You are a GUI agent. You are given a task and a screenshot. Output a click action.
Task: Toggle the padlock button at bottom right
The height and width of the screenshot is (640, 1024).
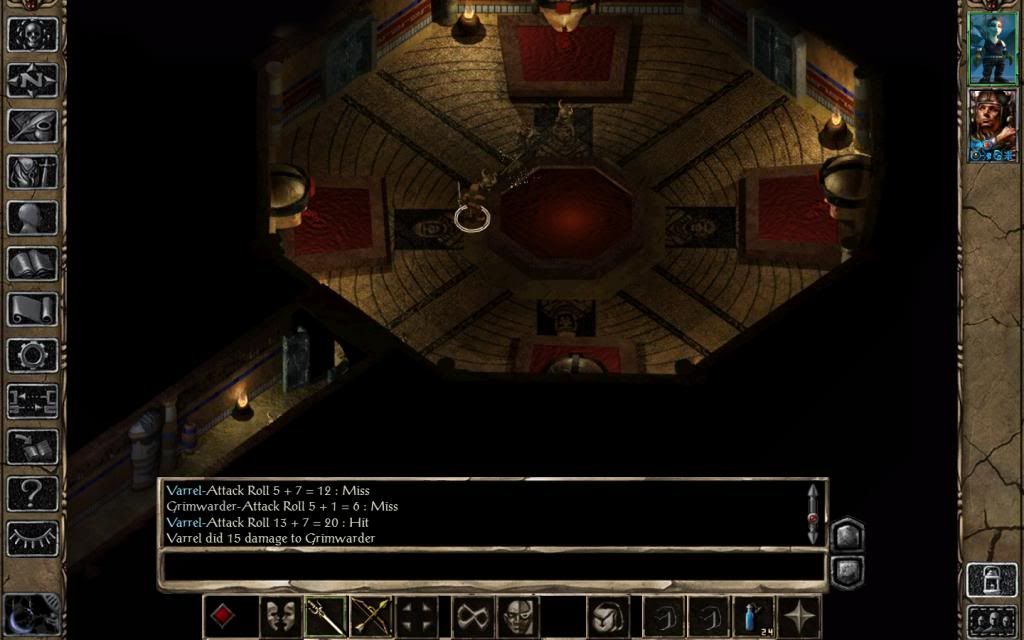[991, 581]
